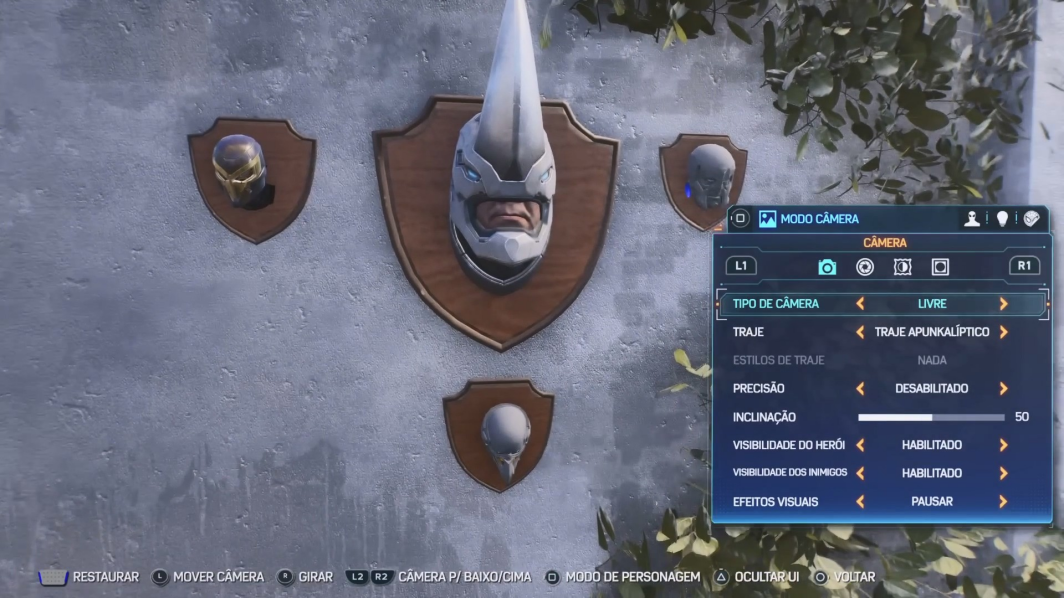The image size is (1064, 598).
Task: Select previous Traje with left arrow
Action: [860, 332]
